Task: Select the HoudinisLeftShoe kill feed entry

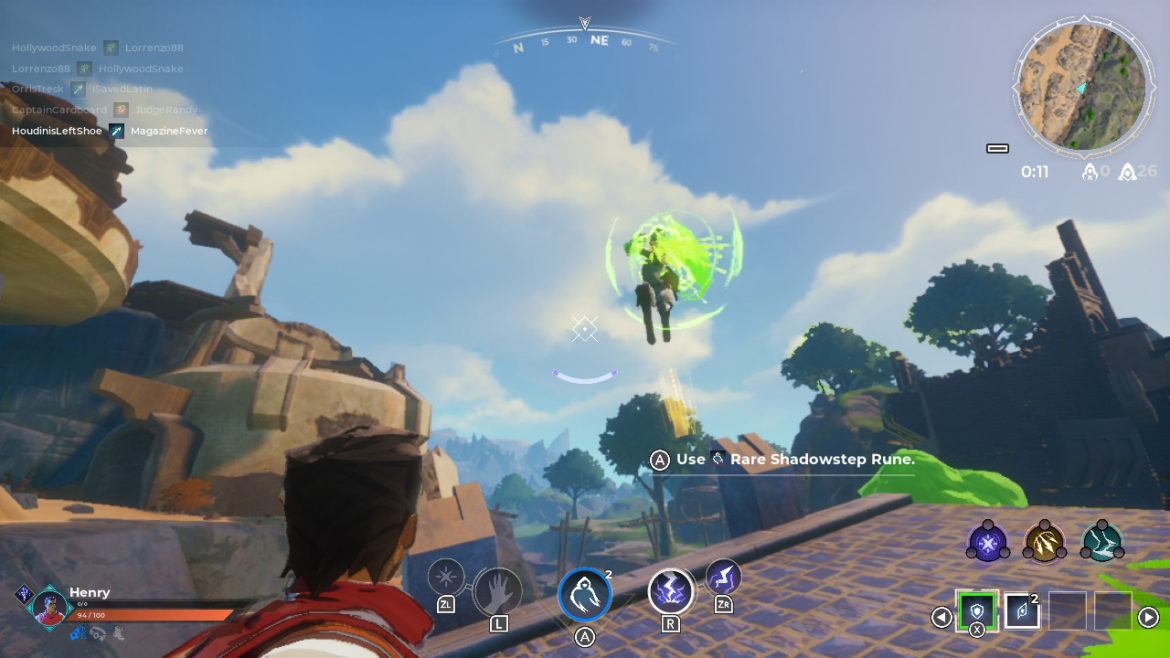Action: point(57,131)
